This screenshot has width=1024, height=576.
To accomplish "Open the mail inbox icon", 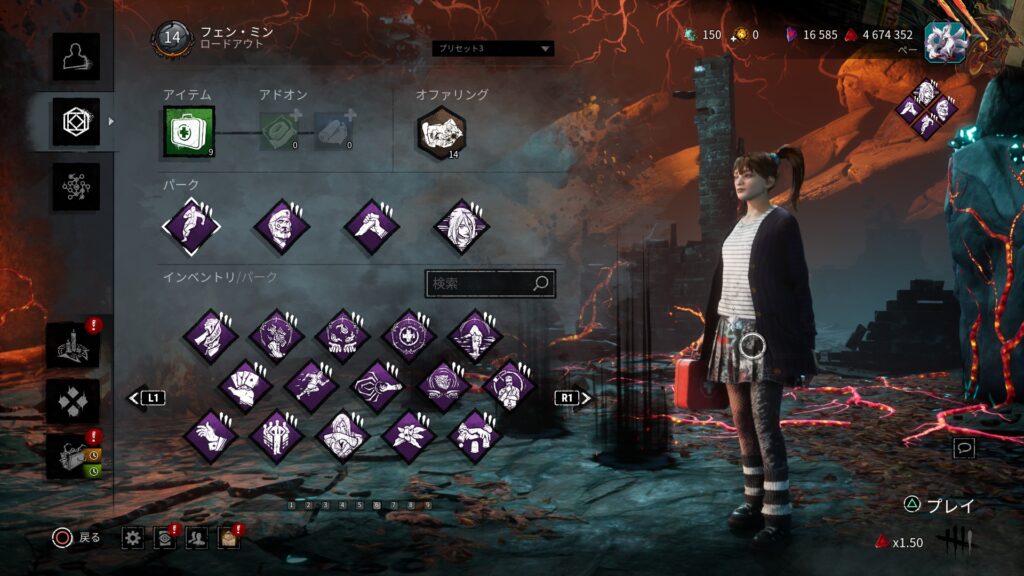I will (229, 538).
